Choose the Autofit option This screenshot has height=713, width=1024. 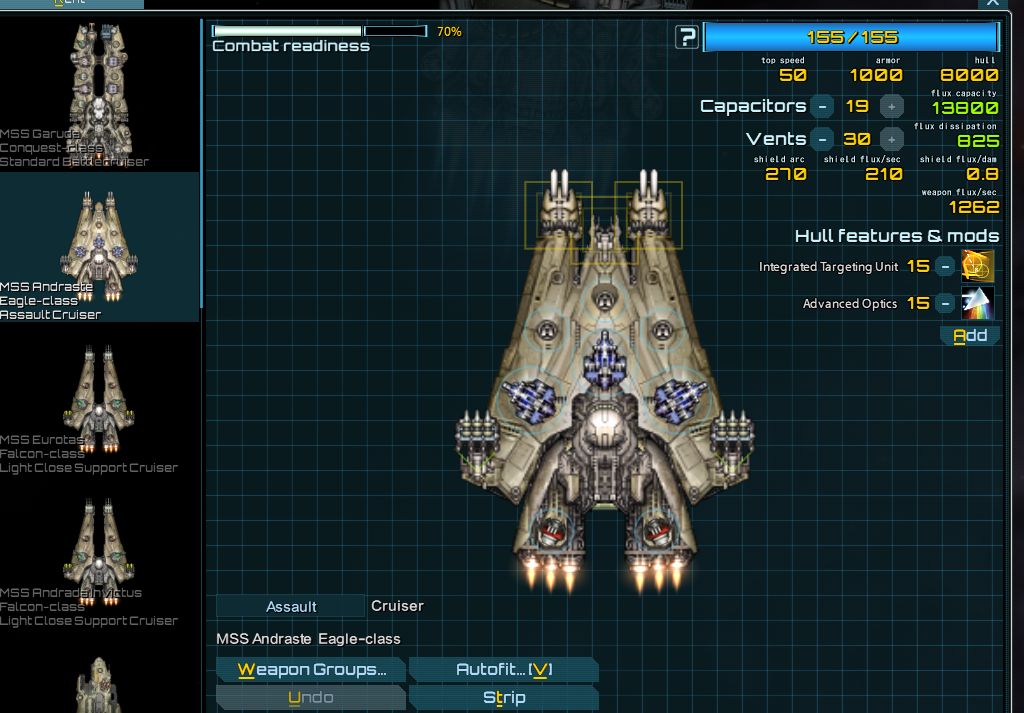click(x=504, y=670)
